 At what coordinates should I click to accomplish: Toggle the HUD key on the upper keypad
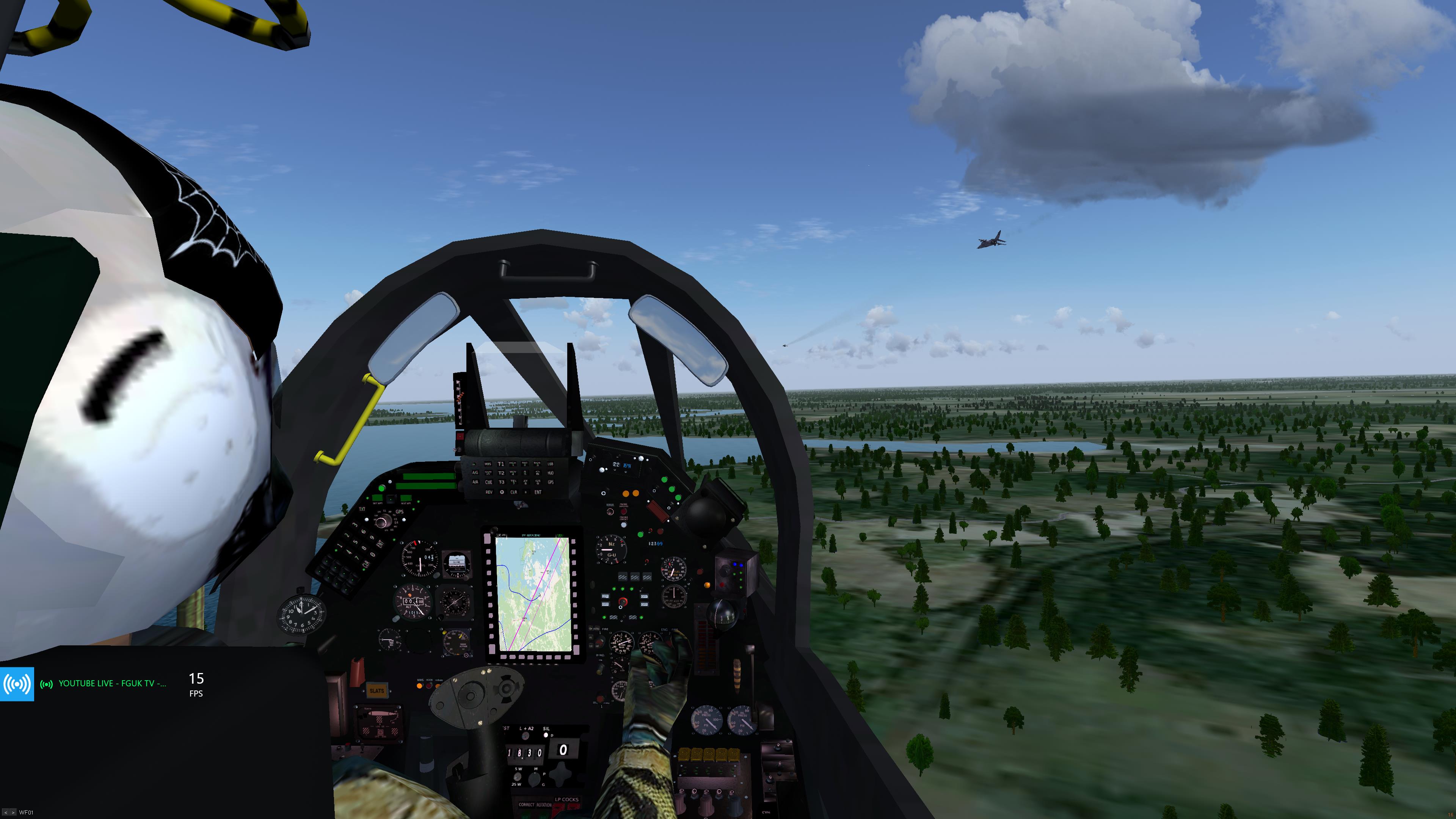coord(551,473)
